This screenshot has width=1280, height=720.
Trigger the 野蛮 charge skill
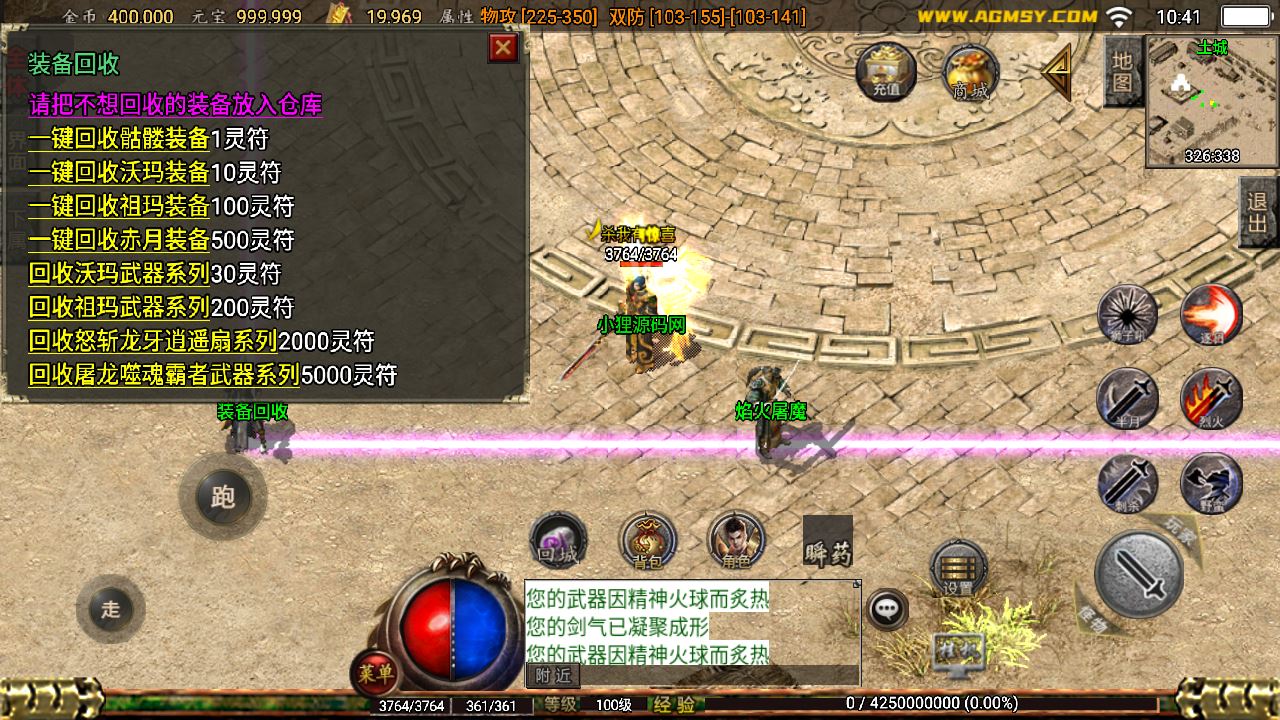pyautogui.click(x=1211, y=484)
